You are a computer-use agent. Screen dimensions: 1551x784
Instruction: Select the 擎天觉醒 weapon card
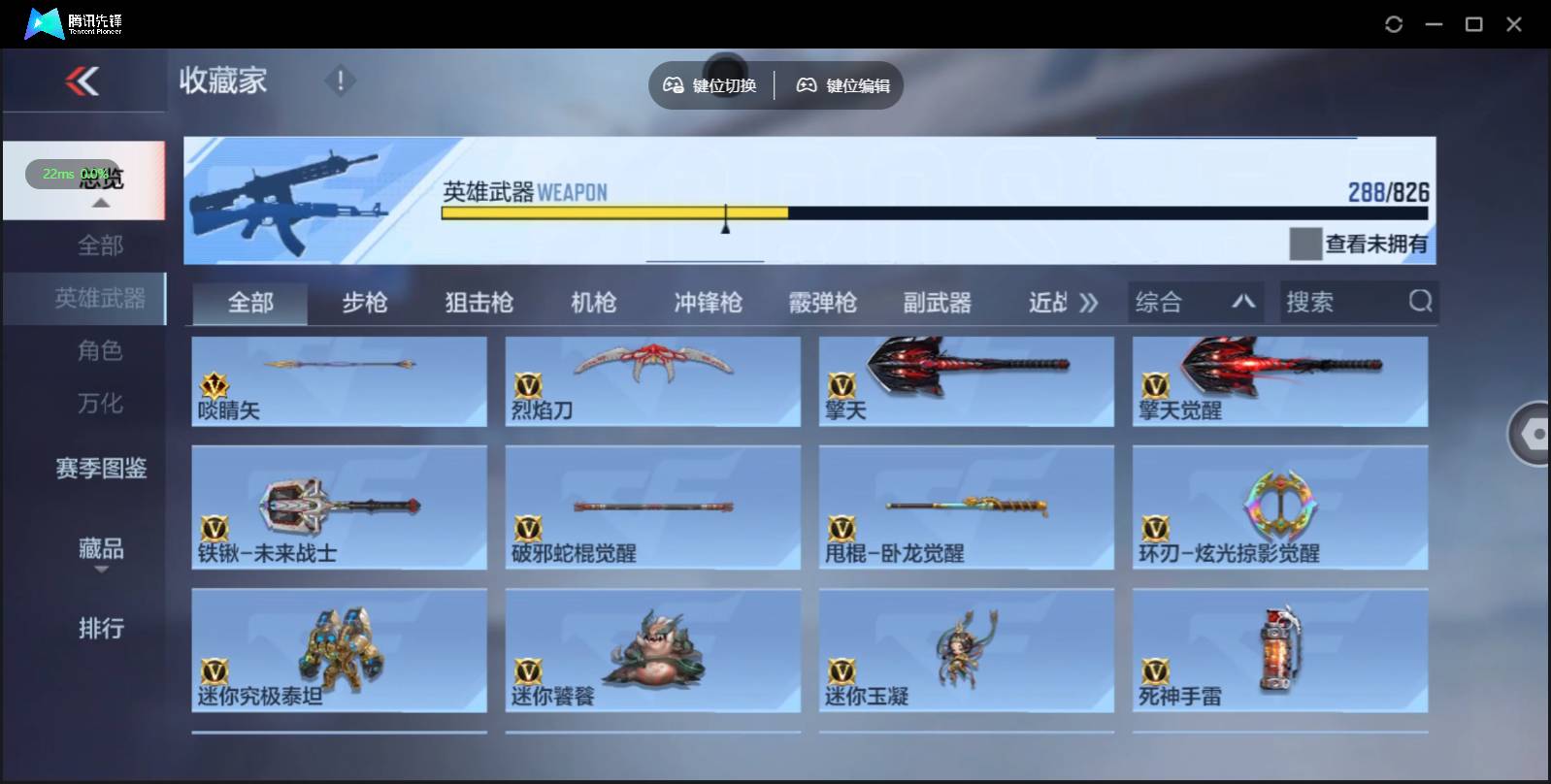coord(1281,380)
